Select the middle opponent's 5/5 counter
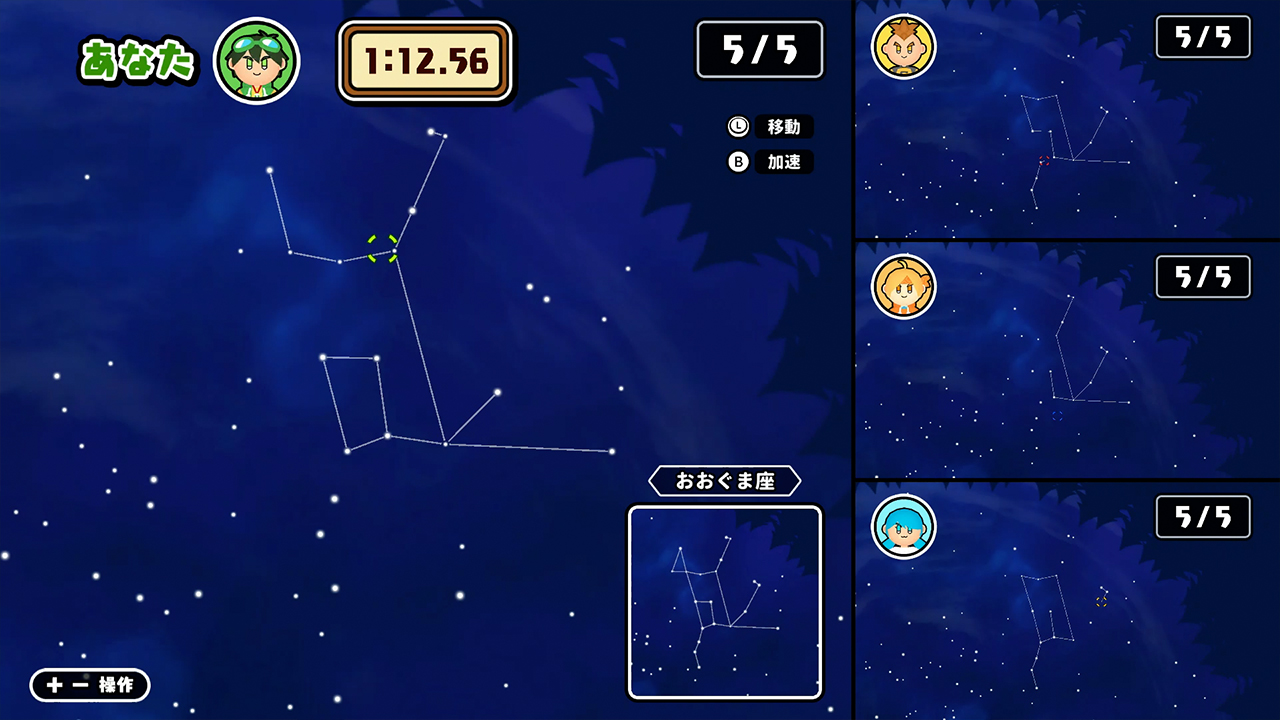1280x720 pixels. 1202,277
